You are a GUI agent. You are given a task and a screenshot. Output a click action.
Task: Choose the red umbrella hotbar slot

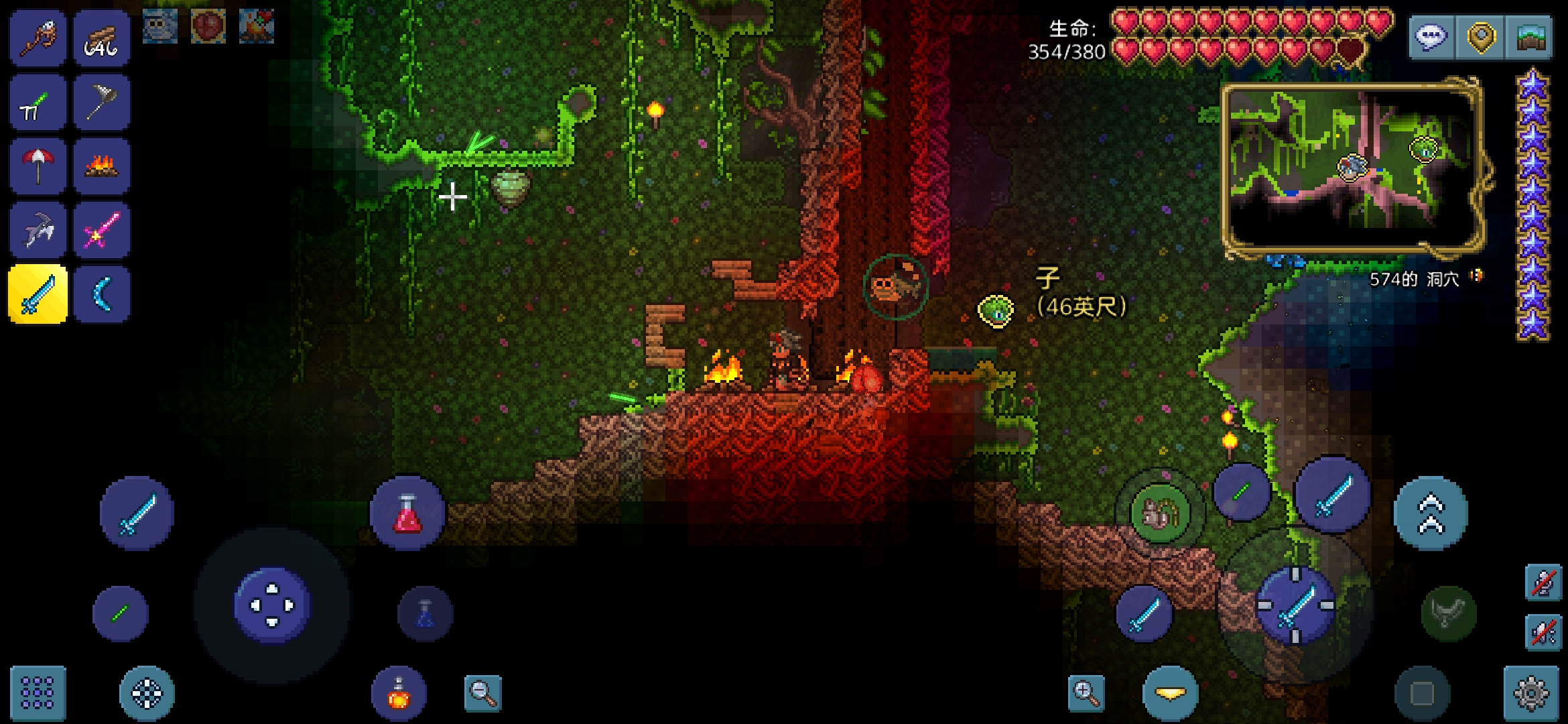click(38, 166)
